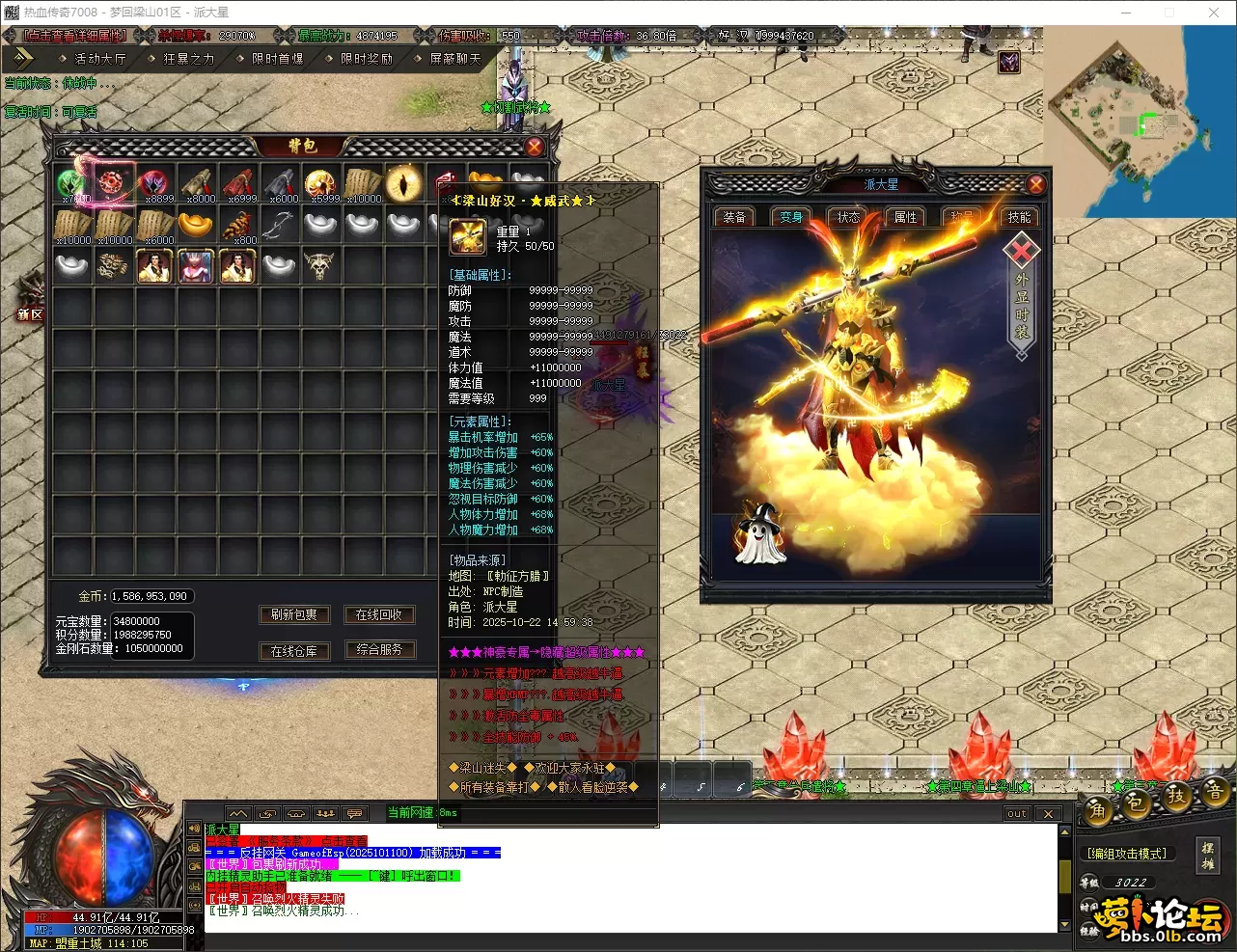Close the 背包 inventory window
Image resolution: width=1237 pixels, height=952 pixels.
click(x=534, y=147)
